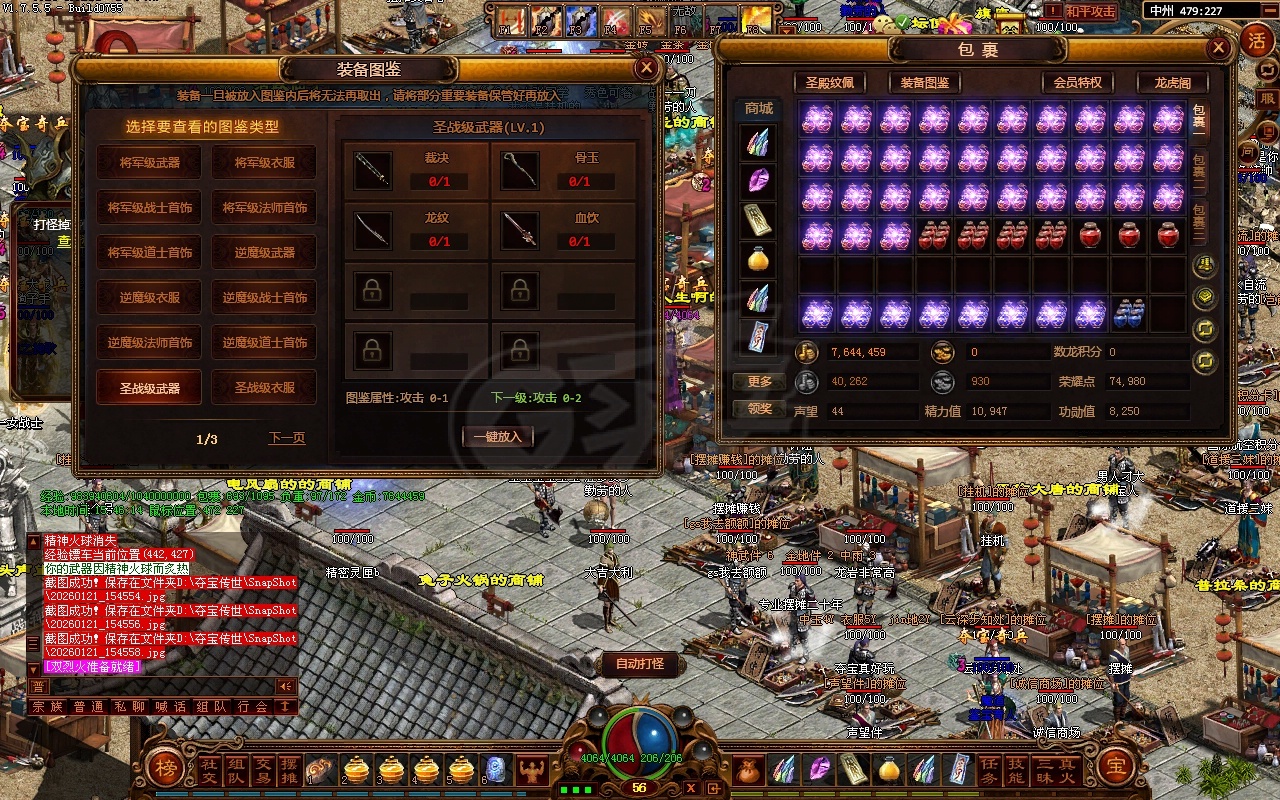Open the round 宝 treasure button
Screen dimensions: 1280x800
pos(1116,767)
